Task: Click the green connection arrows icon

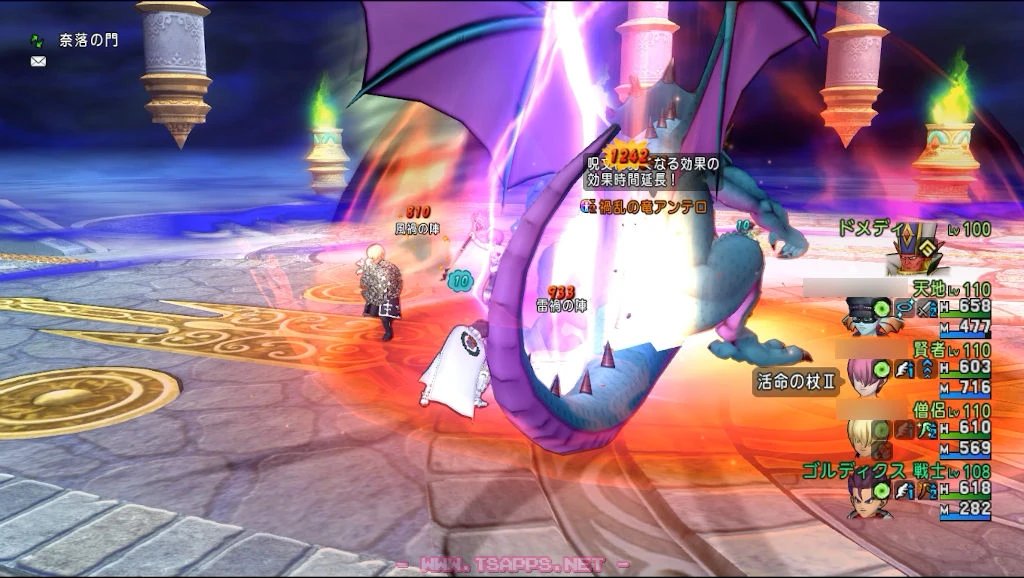Action: pos(38,42)
